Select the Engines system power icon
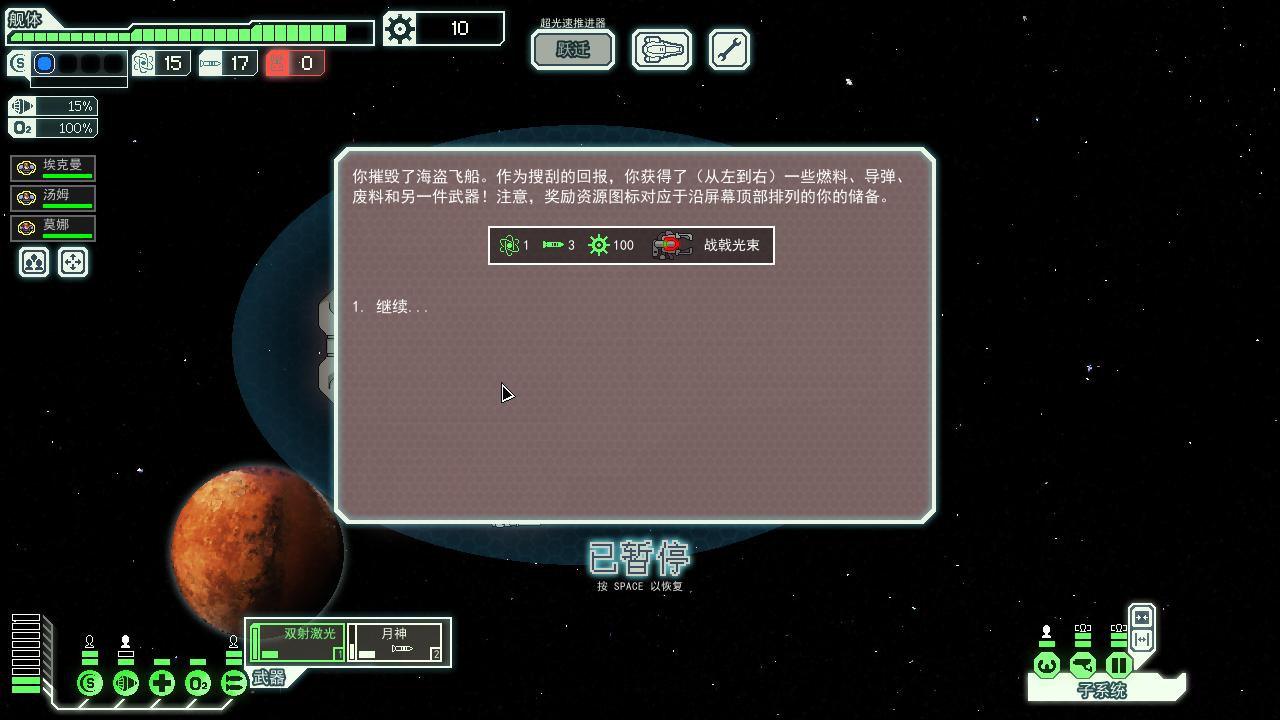 point(126,684)
